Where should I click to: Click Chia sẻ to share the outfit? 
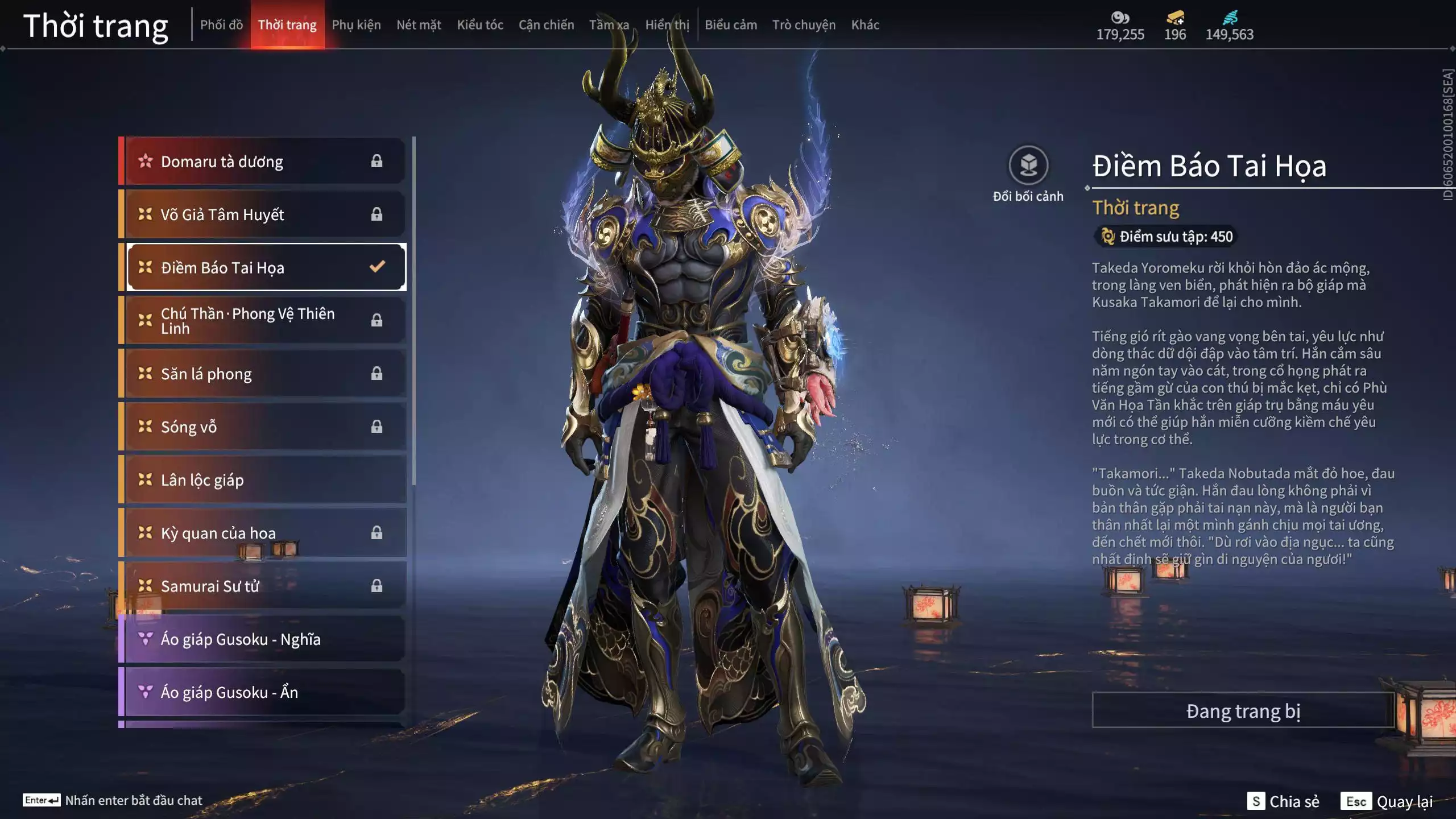[1284, 801]
